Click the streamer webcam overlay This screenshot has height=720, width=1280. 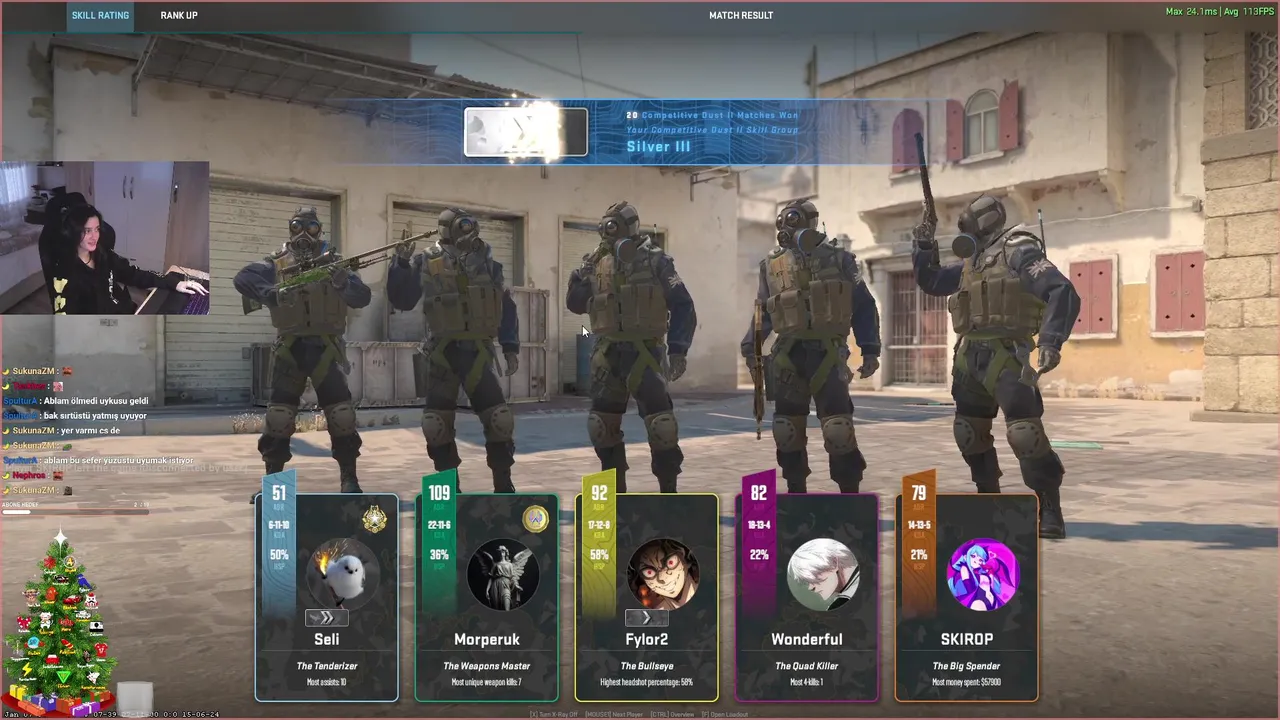[x=105, y=238]
